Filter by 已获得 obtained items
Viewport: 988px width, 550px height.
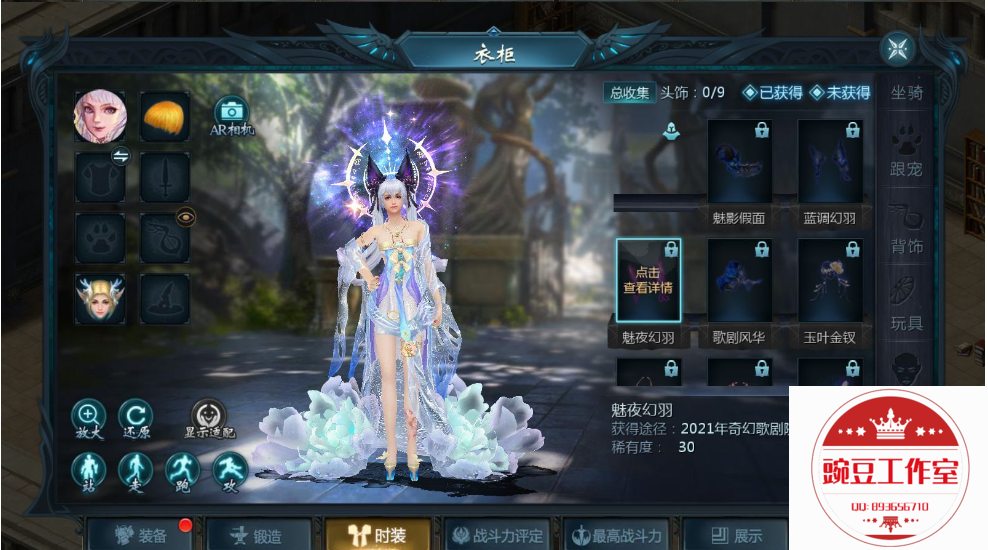click(x=772, y=93)
